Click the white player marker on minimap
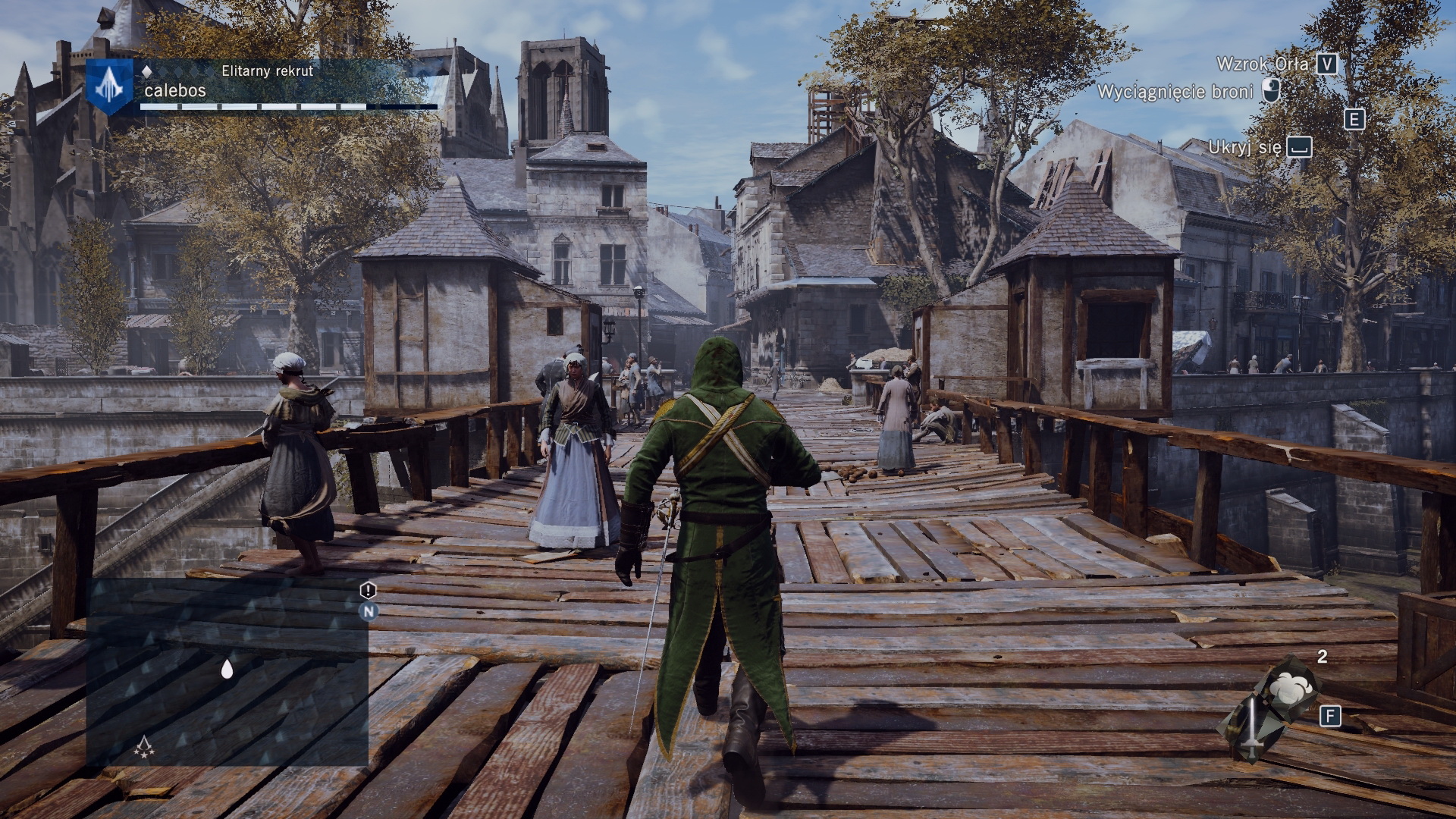 [227, 668]
